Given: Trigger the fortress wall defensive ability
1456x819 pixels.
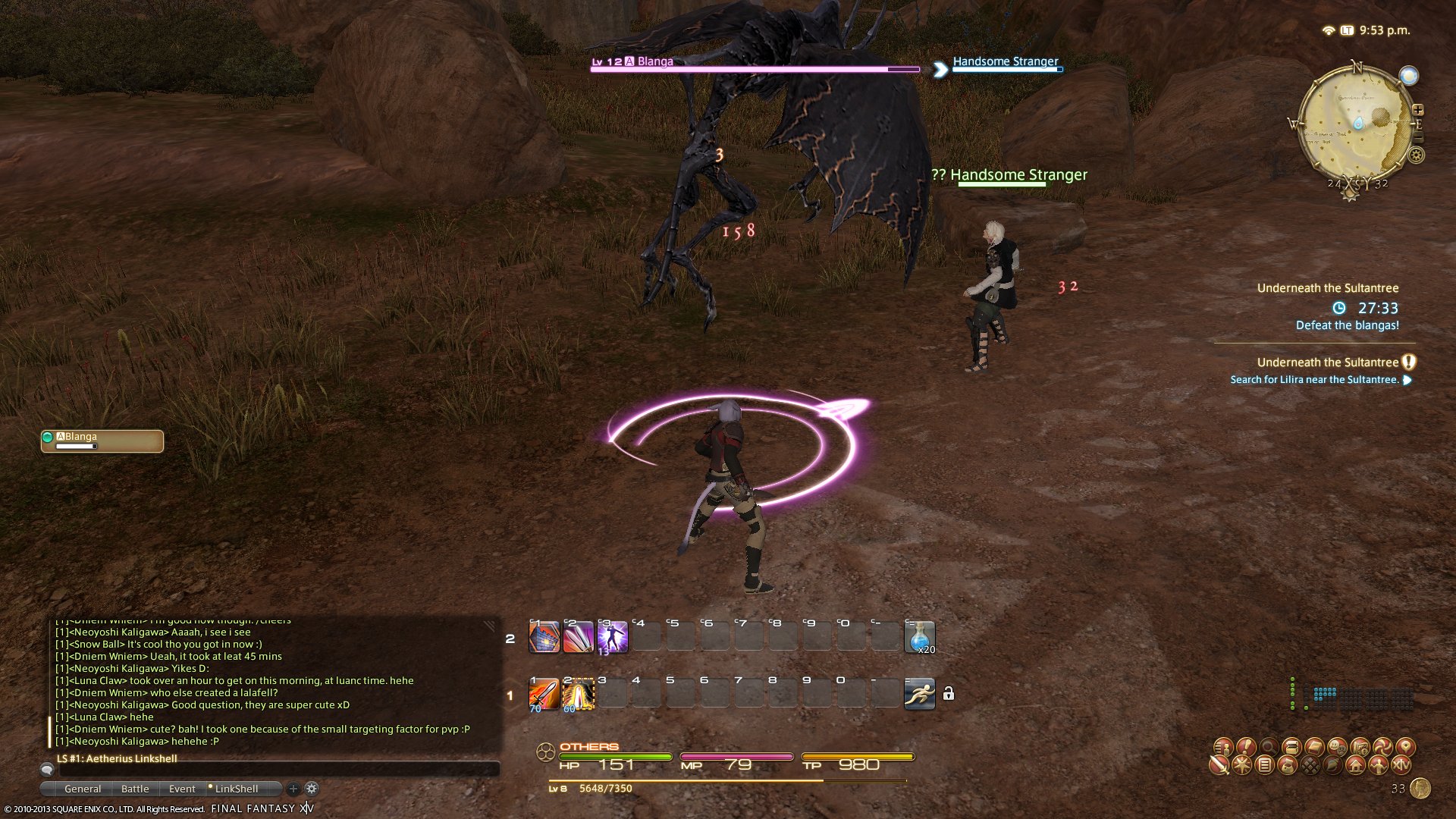Looking at the screenshot, I should coord(544,637).
